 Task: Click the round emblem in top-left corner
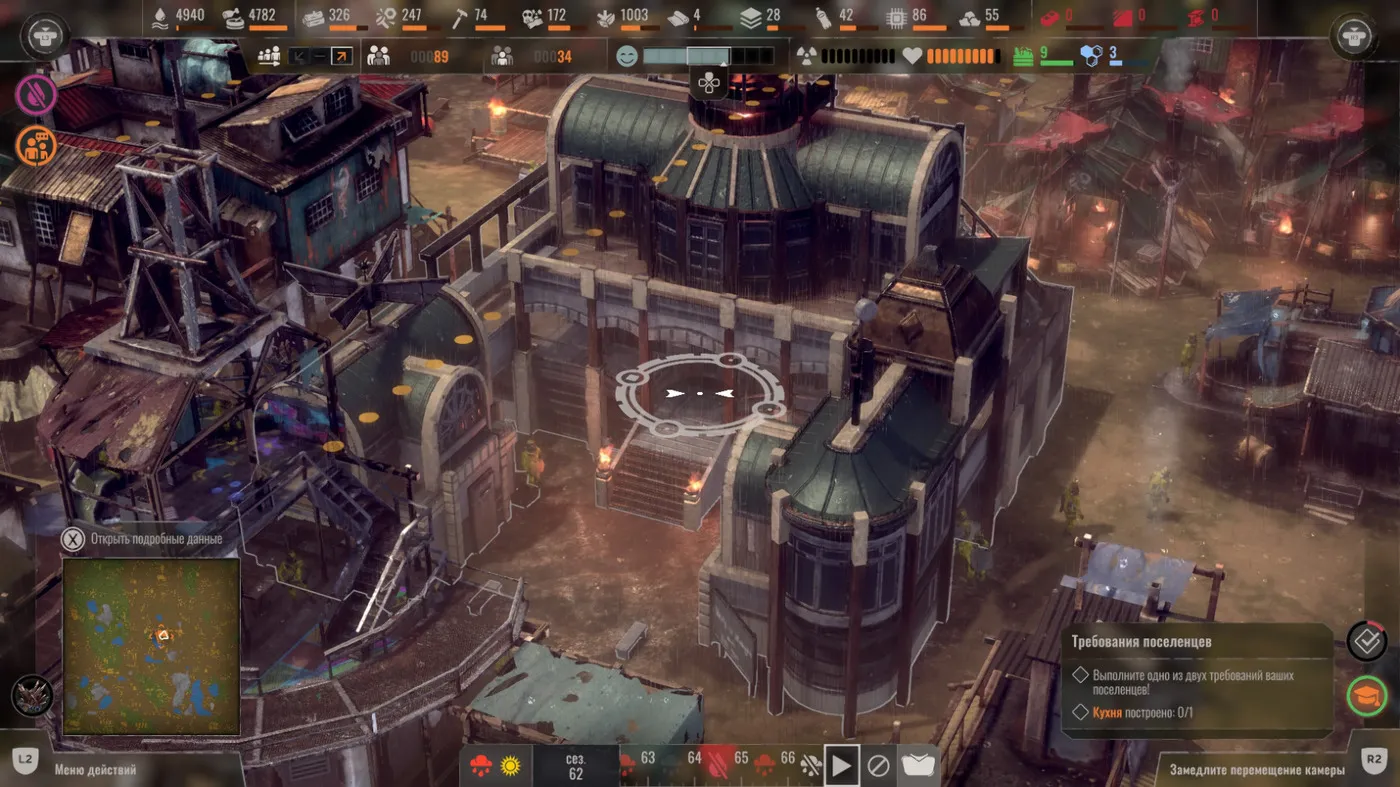[x=41, y=34]
